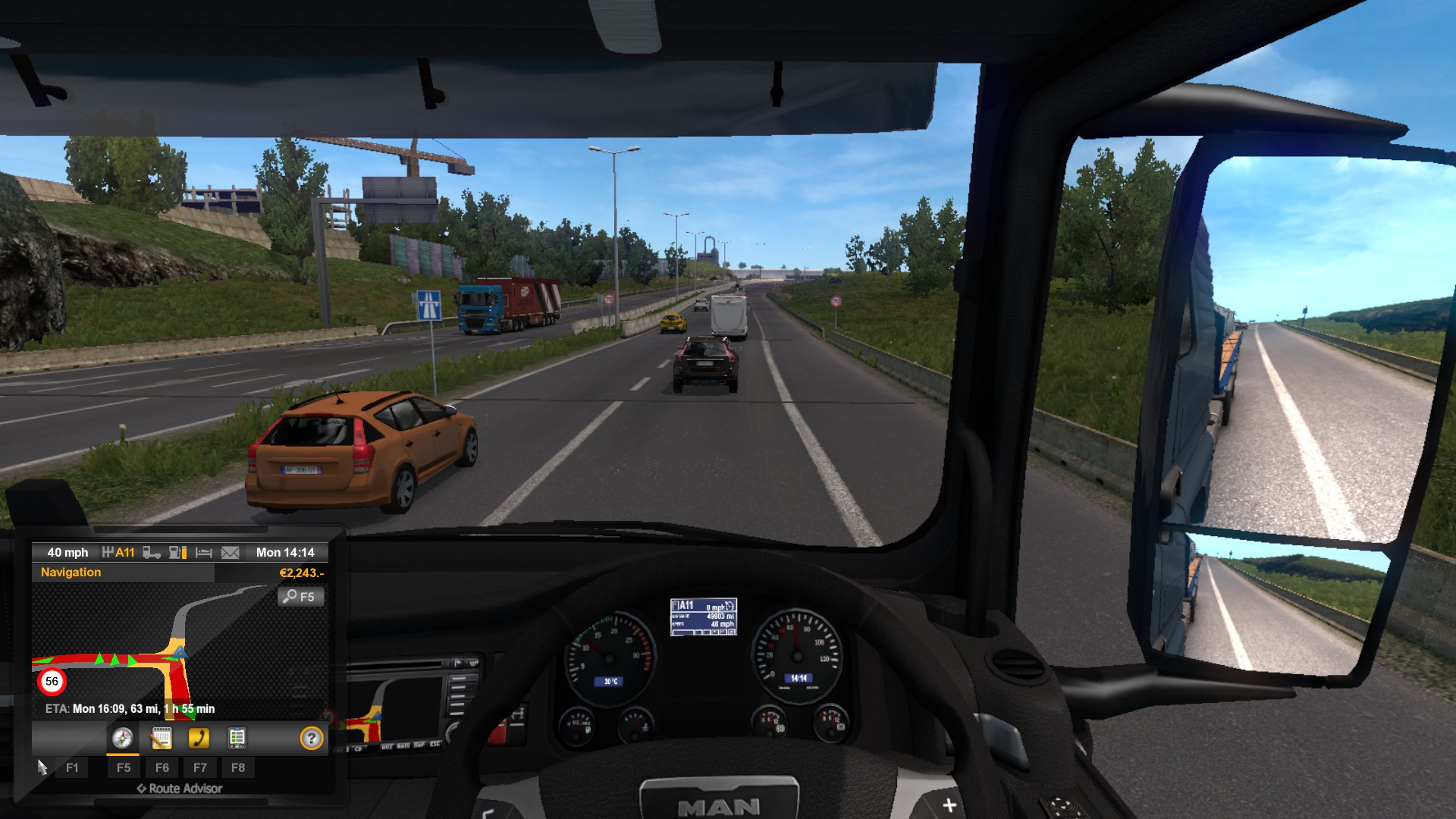
Task: Click the bed rest indicator icon
Action: [x=203, y=553]
